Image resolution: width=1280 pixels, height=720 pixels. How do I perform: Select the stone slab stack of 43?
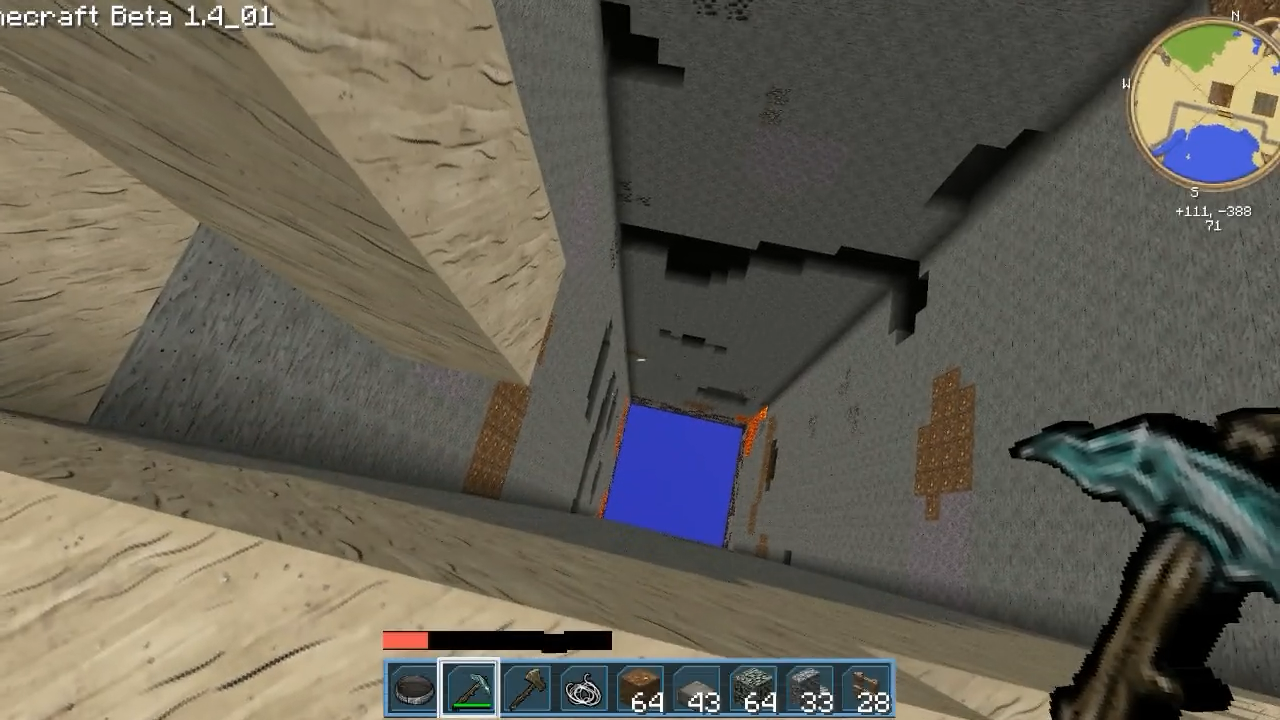point(697,689)
